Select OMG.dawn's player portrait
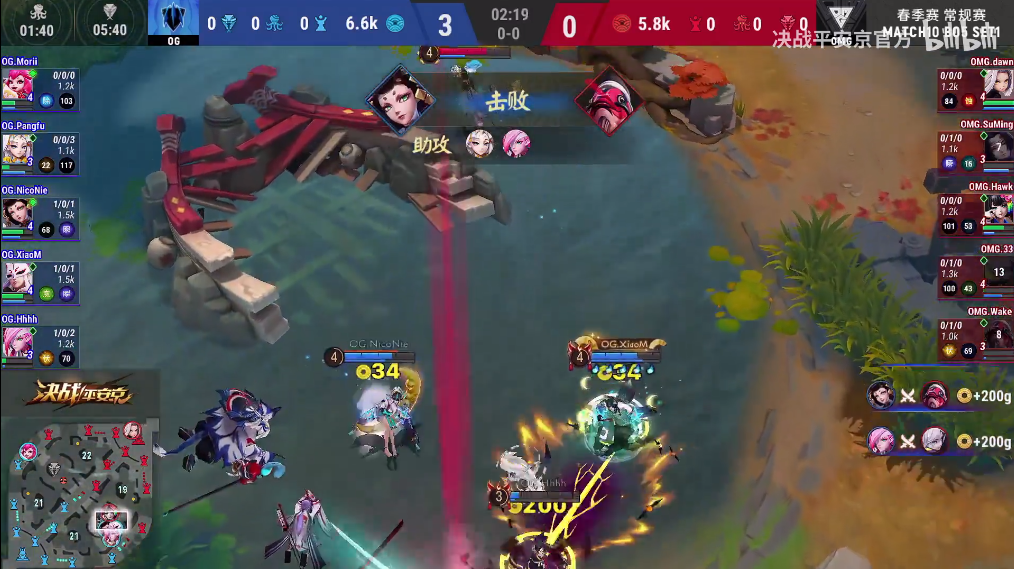Image resolution: width=1014 pixels, height=569 pixels. pyautogui.click(x=997, y=85)
